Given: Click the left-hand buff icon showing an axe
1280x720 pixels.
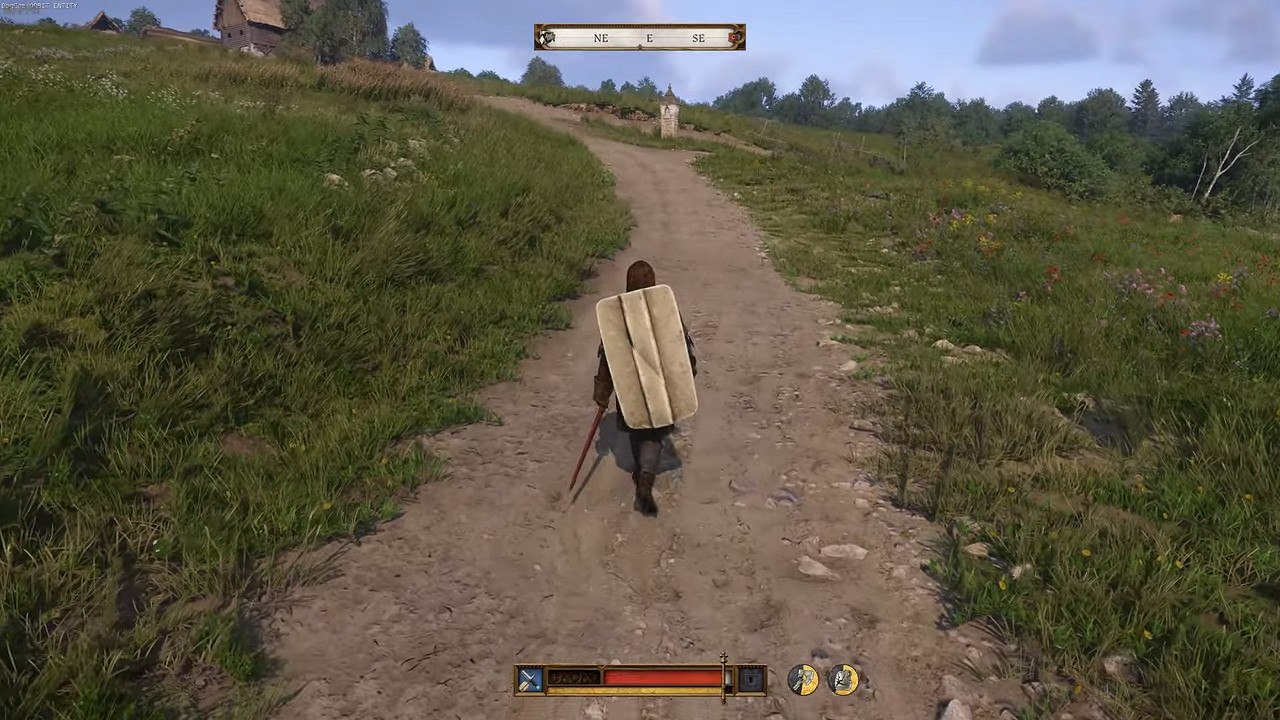Looking at the screenshot, I should point(804,679).
